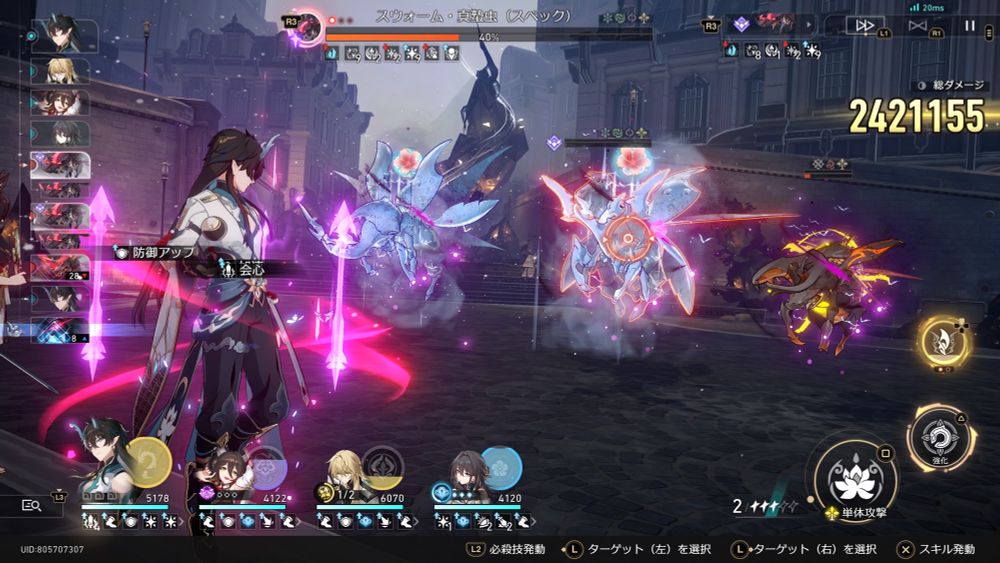Image resolution: width=1000 pixels, height=563 pixels.
Task: Activate the blonde character's ultimate orb
Action: coord(383,466)
